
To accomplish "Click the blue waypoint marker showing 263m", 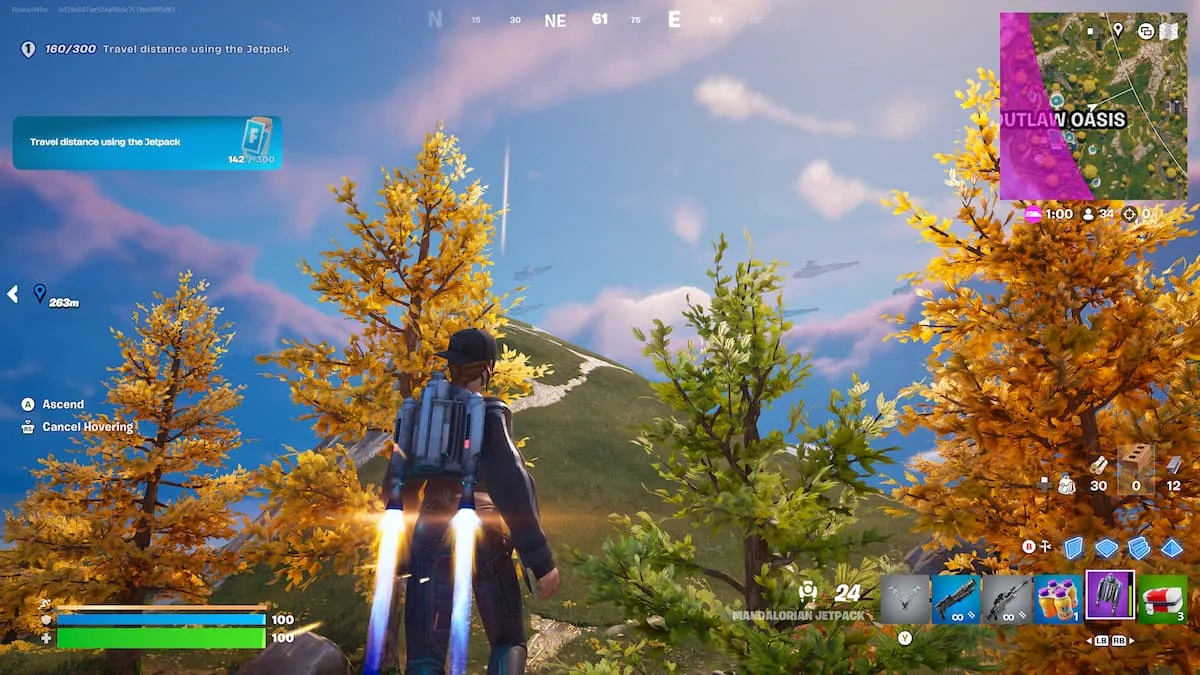I will pyautogui.click(x=40, y=293).
